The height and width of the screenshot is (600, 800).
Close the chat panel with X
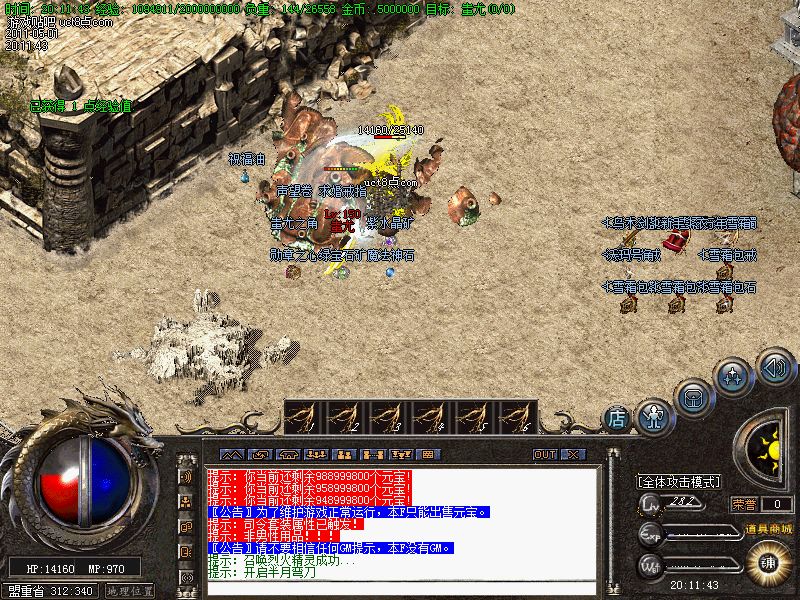pyautogui.click(x=572, y=454)
